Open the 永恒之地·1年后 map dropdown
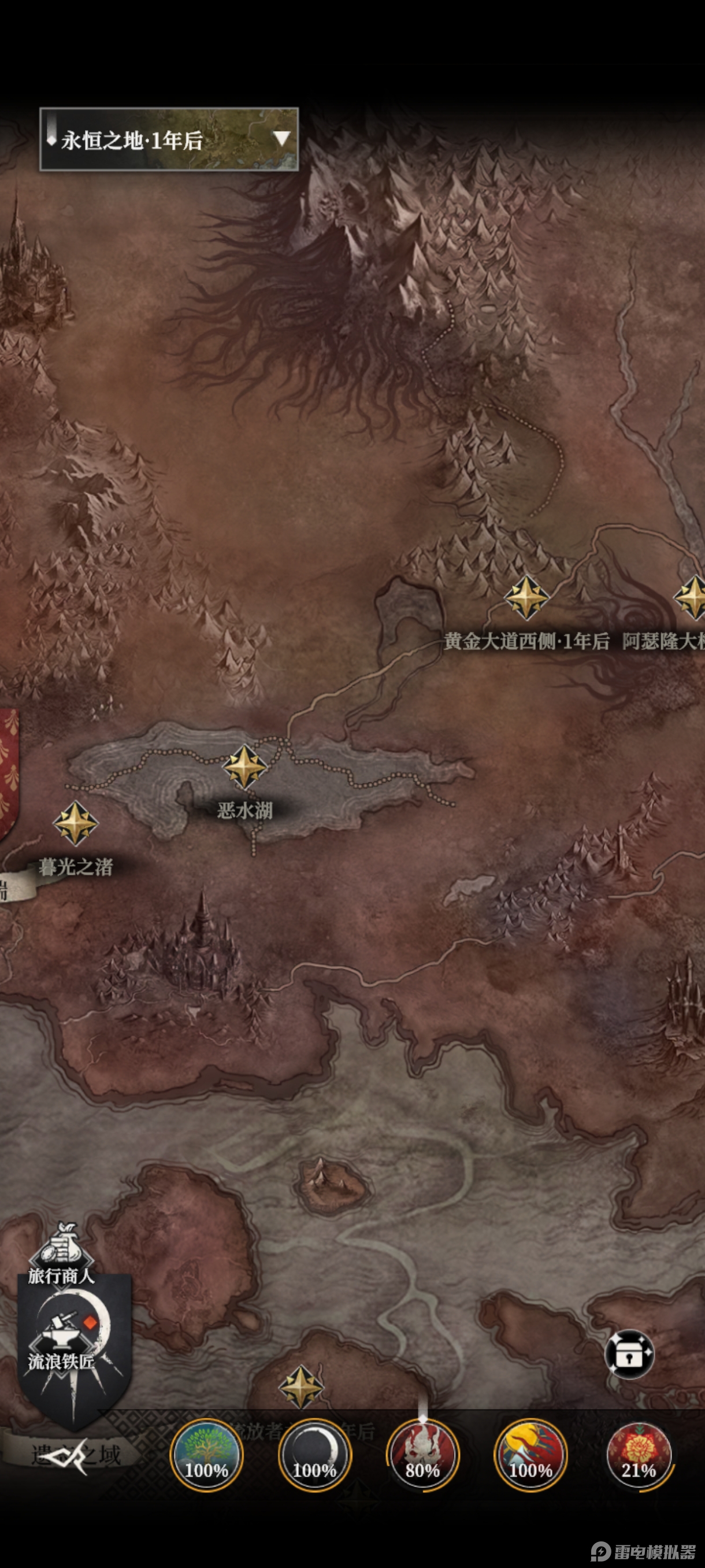This screenshot has height=1568, width=705. point(169,139)
